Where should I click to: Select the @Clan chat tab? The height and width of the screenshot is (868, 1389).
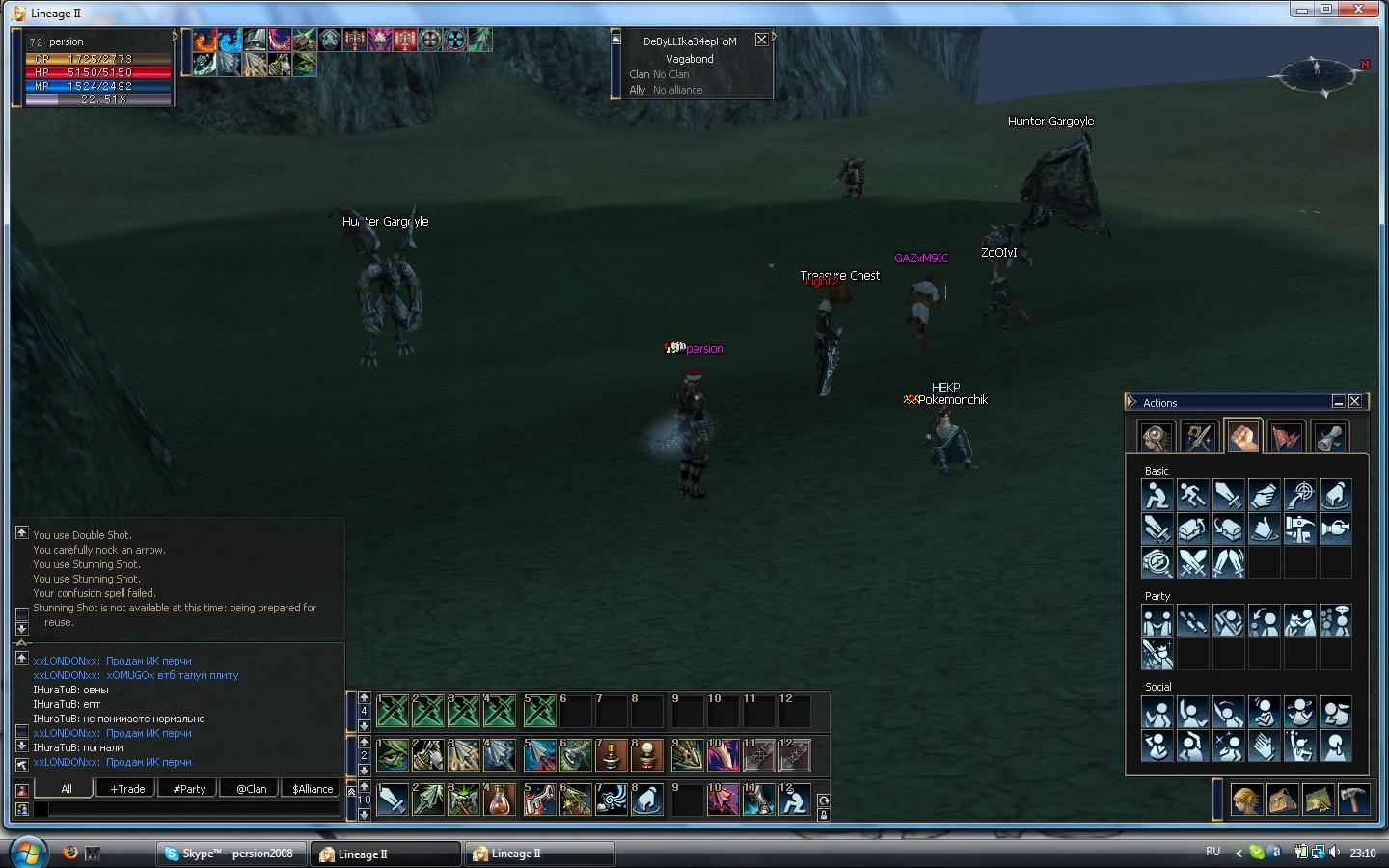tap(251, 788)
